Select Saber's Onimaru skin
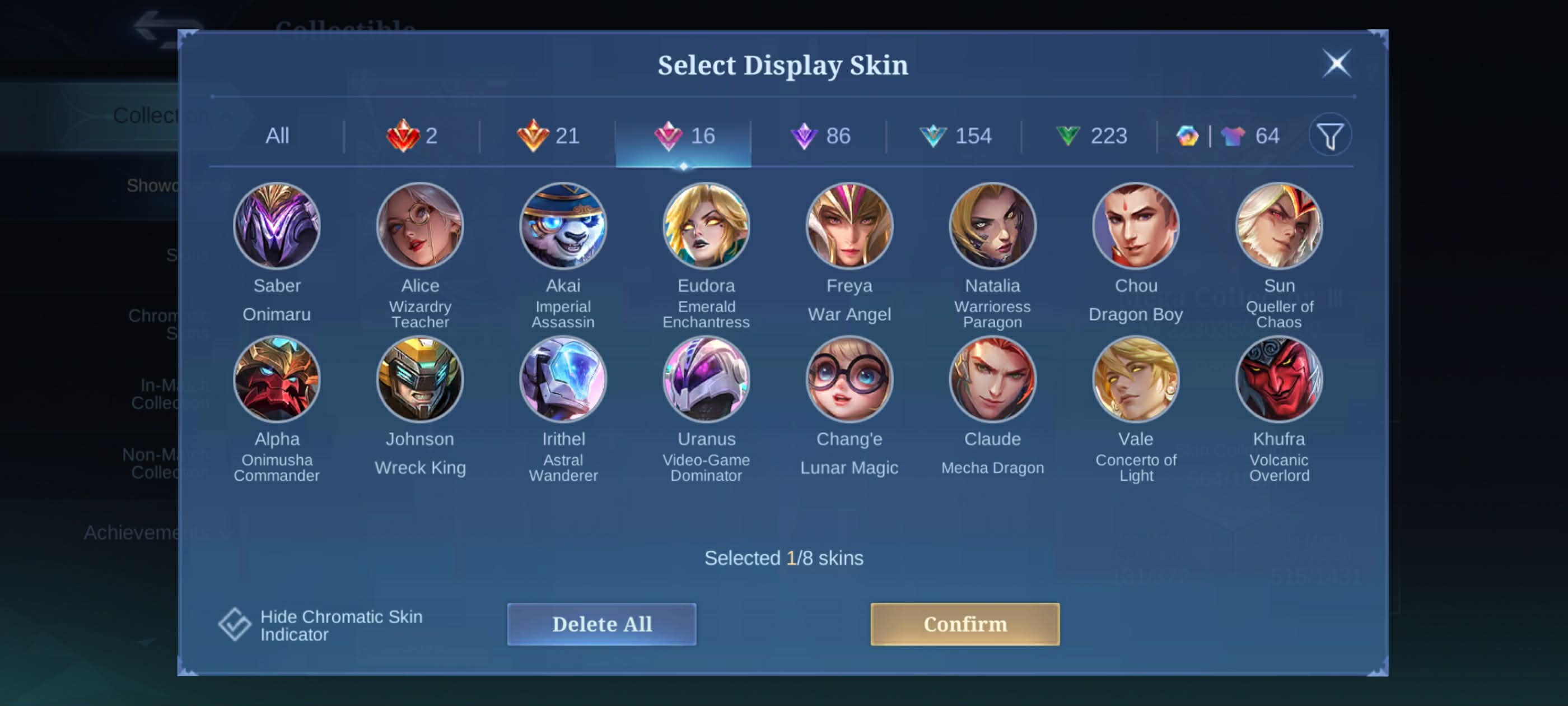 pos(277,226)
